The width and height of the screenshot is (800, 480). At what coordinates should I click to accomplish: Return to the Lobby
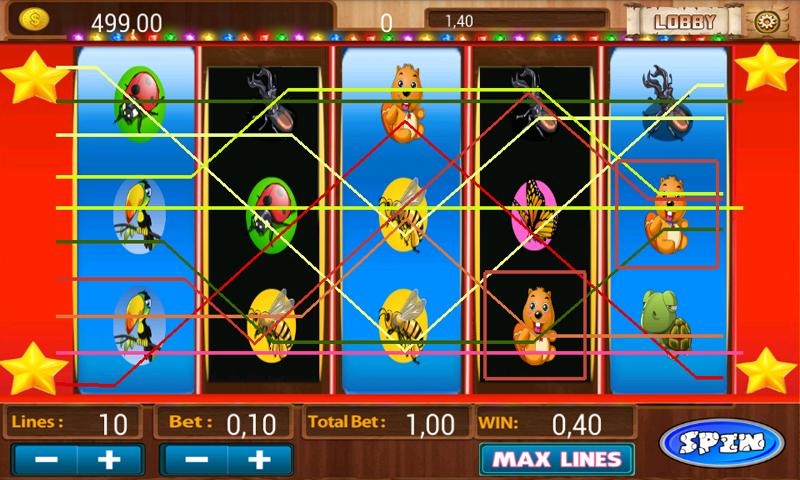685,20
